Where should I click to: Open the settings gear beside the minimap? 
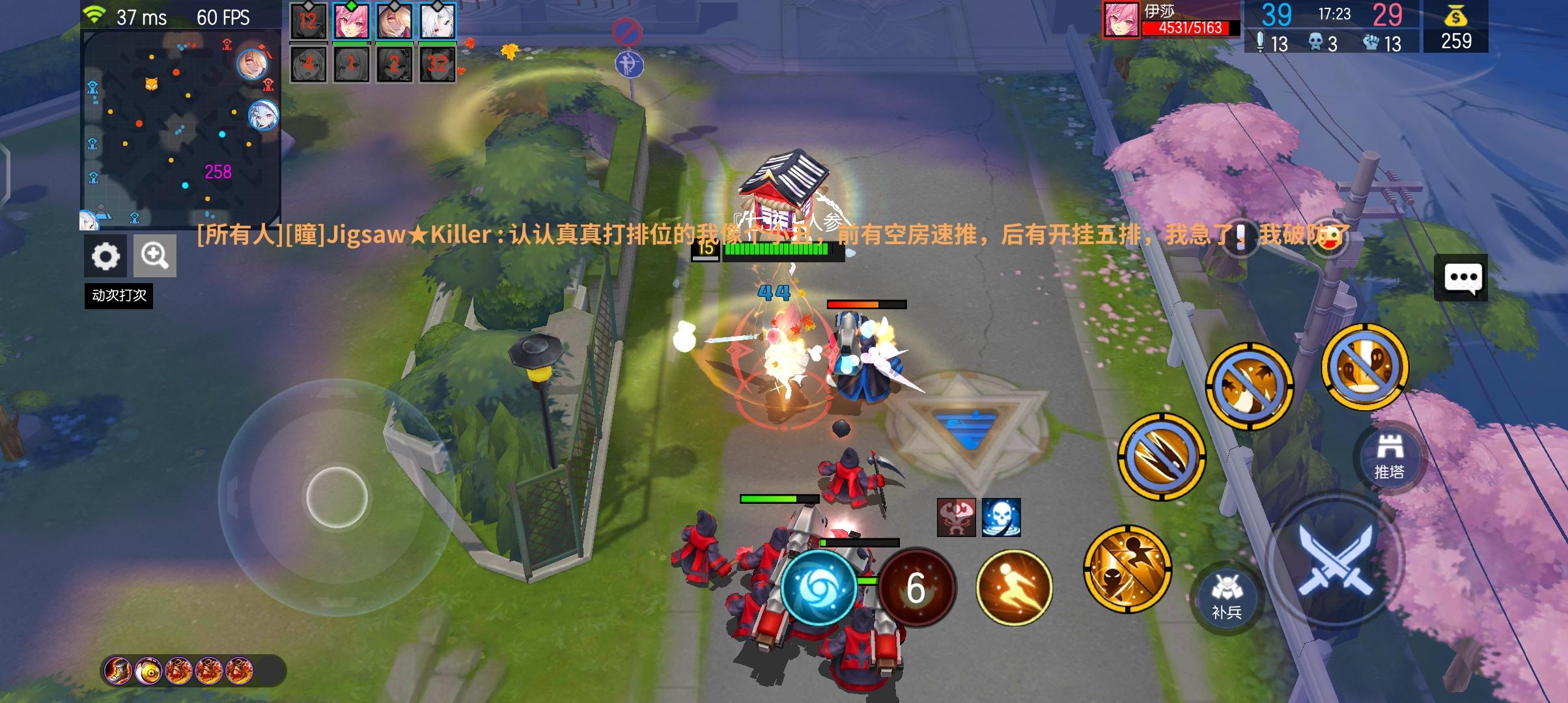(x=106, y=255)
